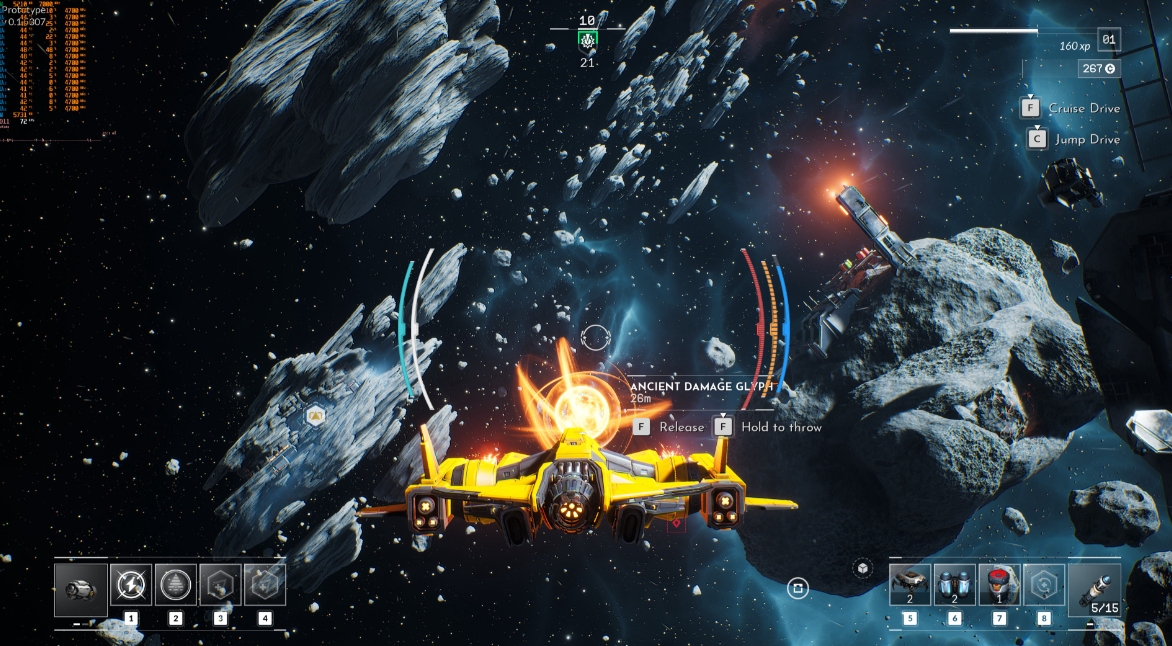Activate the lightning bolt ability
The height and width of the screenshot is (646, 1172).
click(131, 585)
